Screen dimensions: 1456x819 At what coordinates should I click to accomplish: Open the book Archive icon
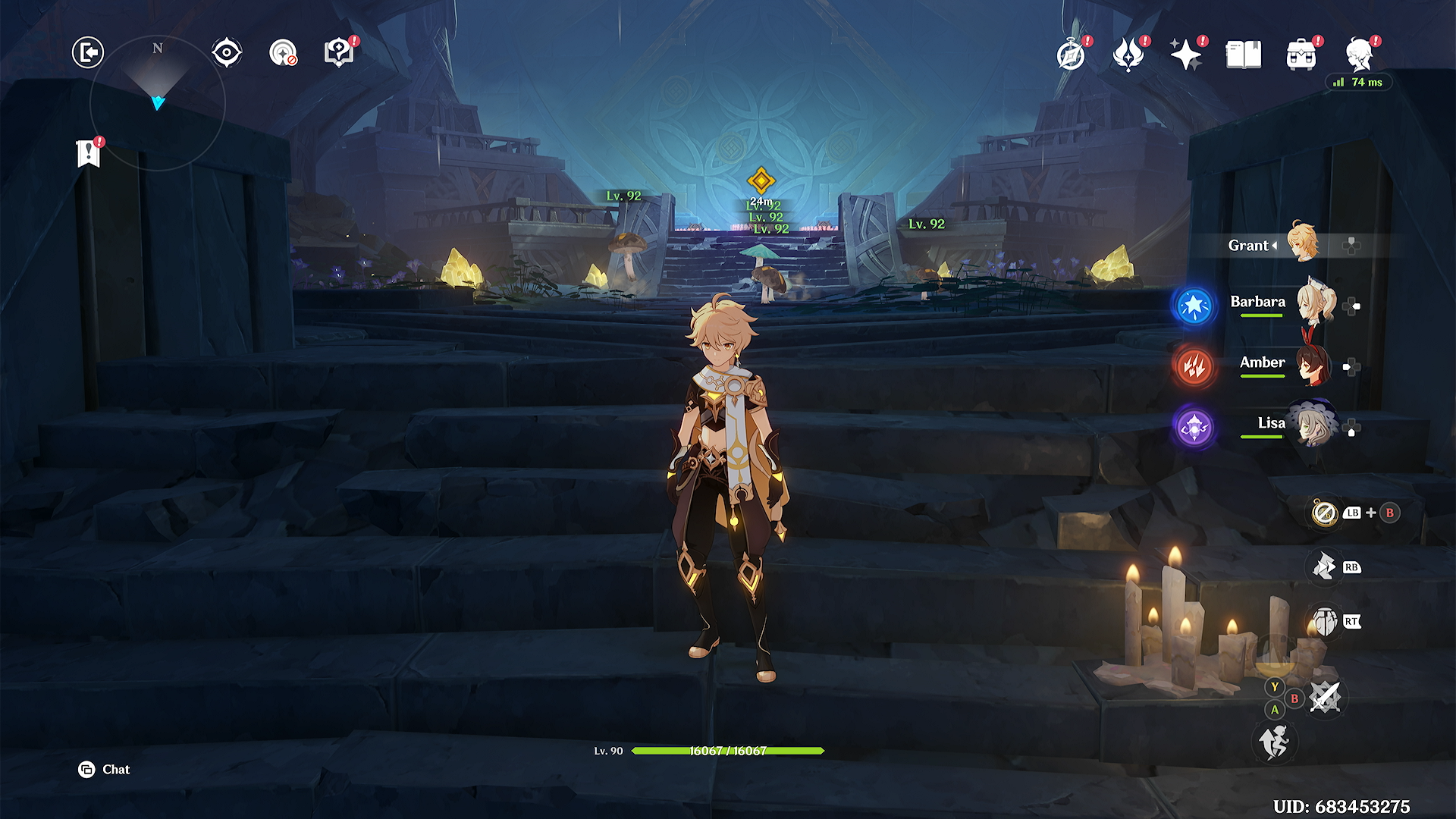[x=1244, y=55]
